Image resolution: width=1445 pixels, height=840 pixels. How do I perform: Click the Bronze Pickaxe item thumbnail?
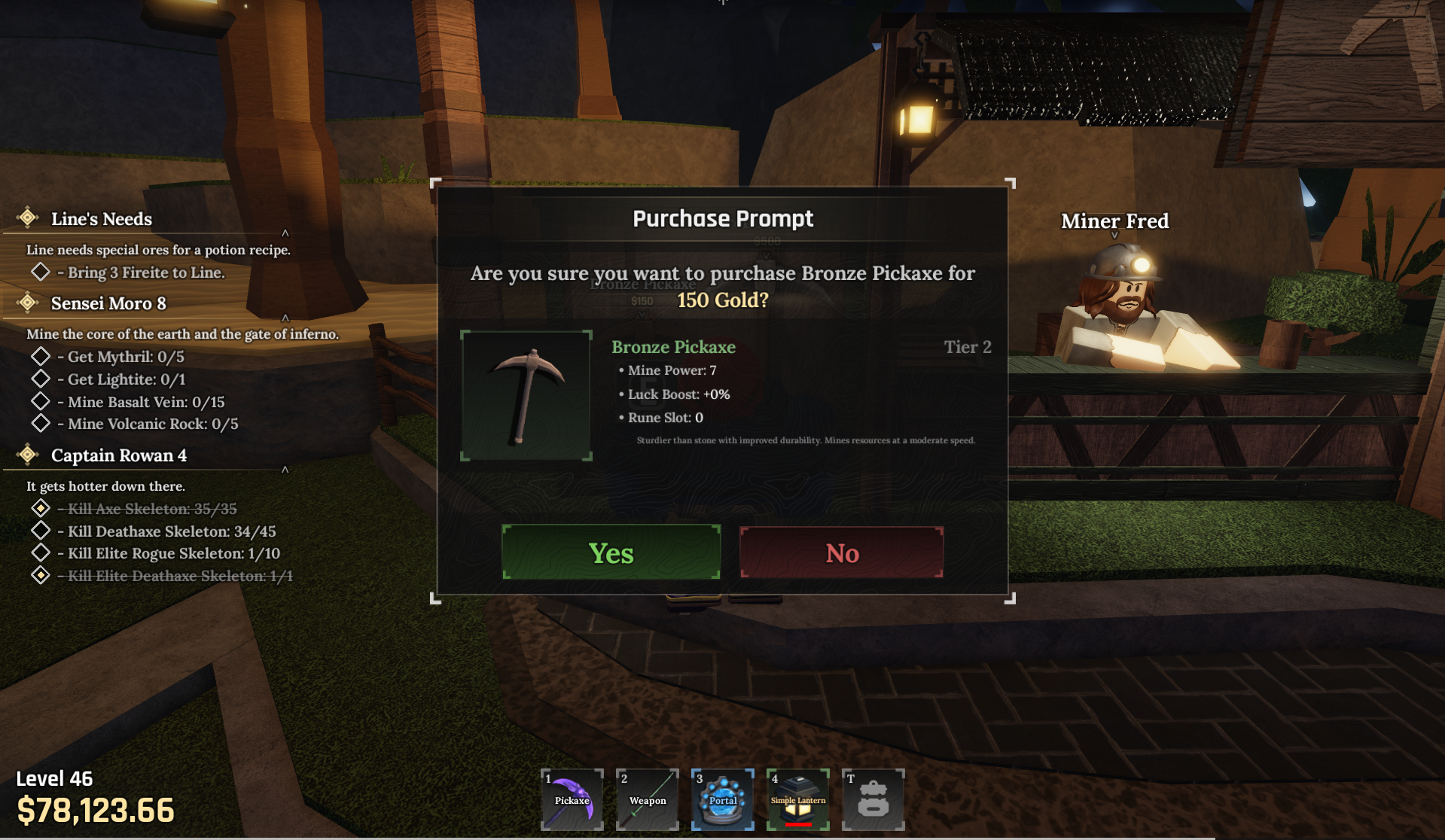point(526,395)
